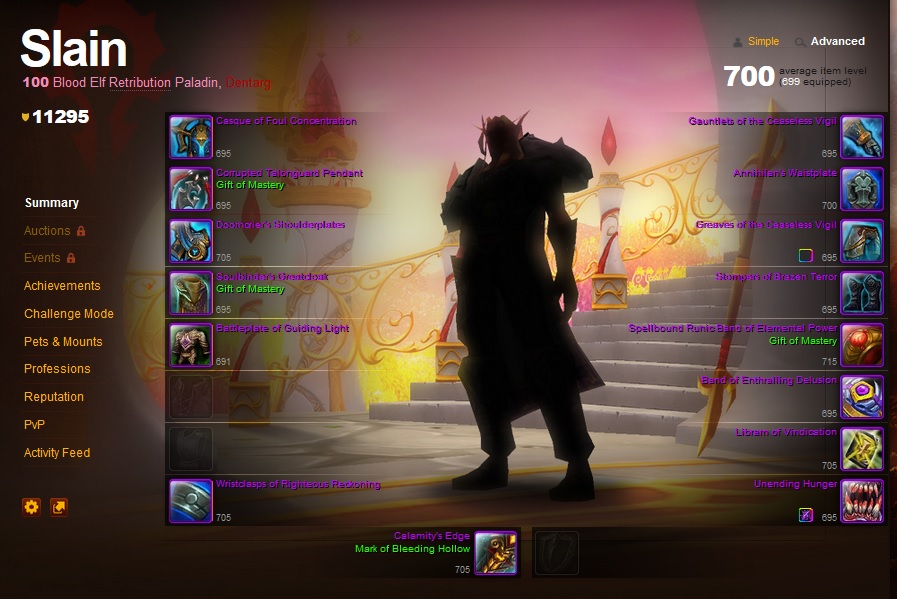Select the Libram of Vindication icon
897x599 pixels.
pyautogui.click(x=862, y=449)
